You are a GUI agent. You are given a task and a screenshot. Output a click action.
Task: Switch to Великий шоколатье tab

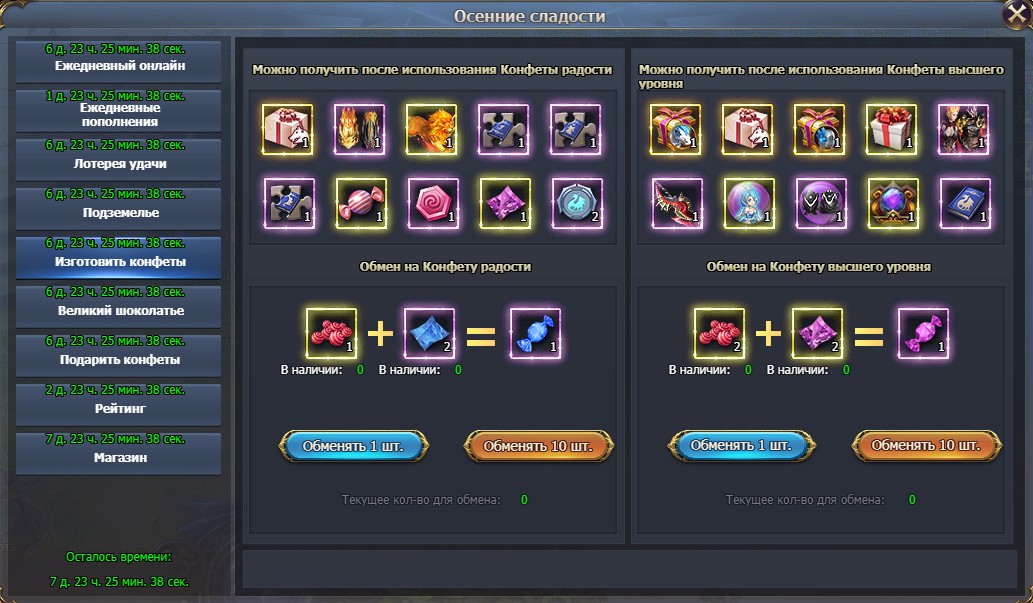click(x=119, y=306)
